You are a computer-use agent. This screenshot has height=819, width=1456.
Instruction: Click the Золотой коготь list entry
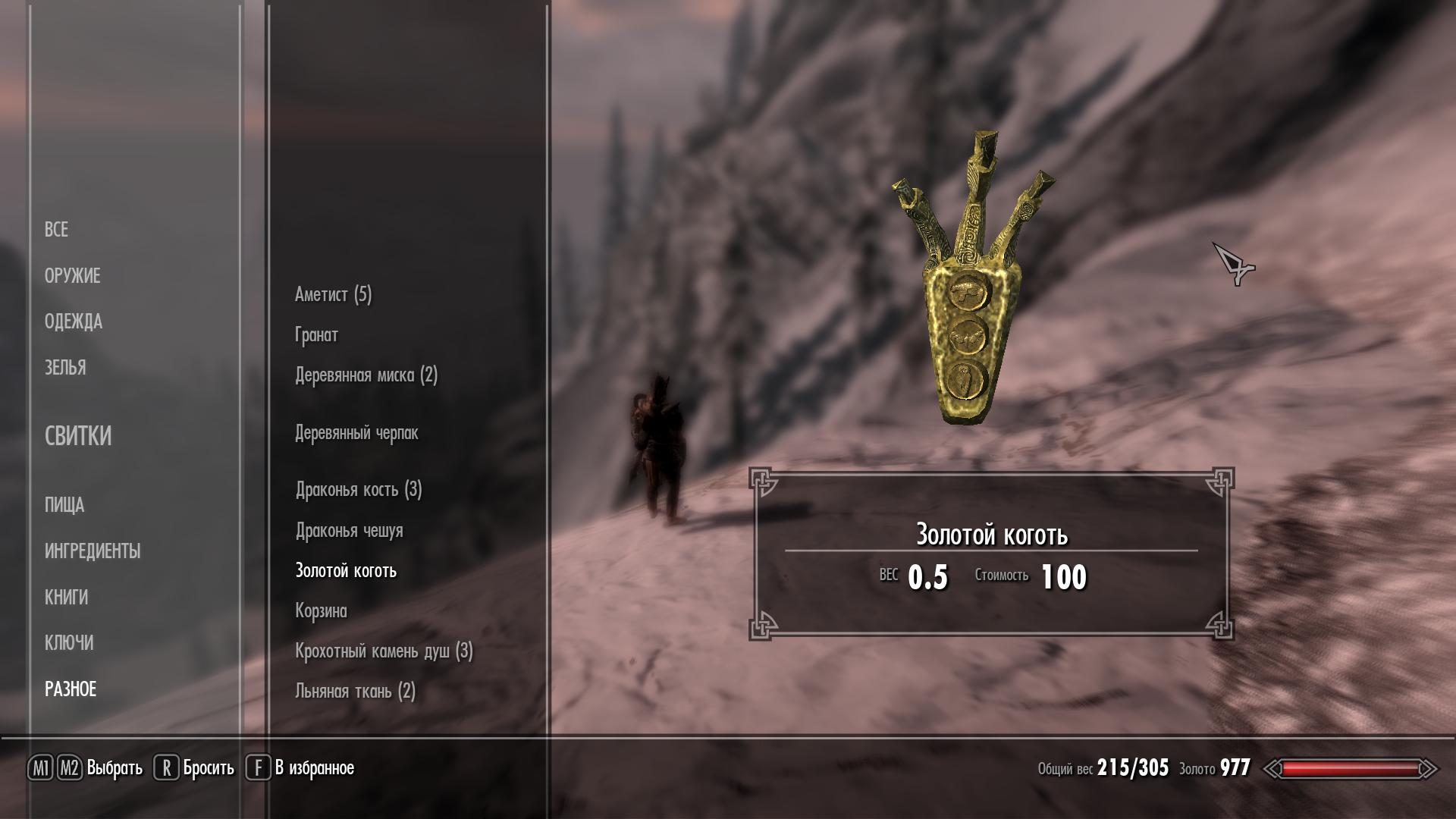(346, 571)
